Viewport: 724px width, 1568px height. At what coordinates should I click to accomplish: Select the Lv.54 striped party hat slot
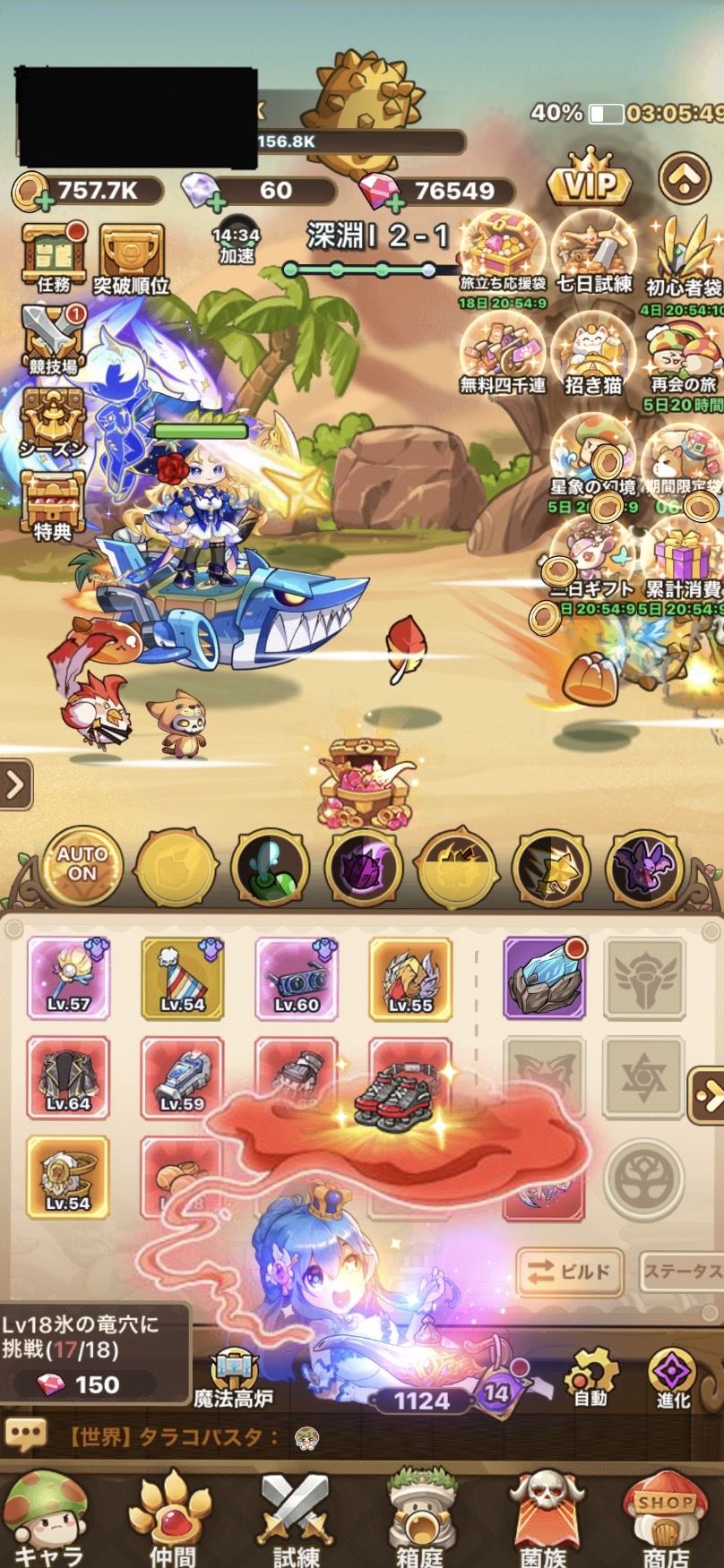coord(182,977)
